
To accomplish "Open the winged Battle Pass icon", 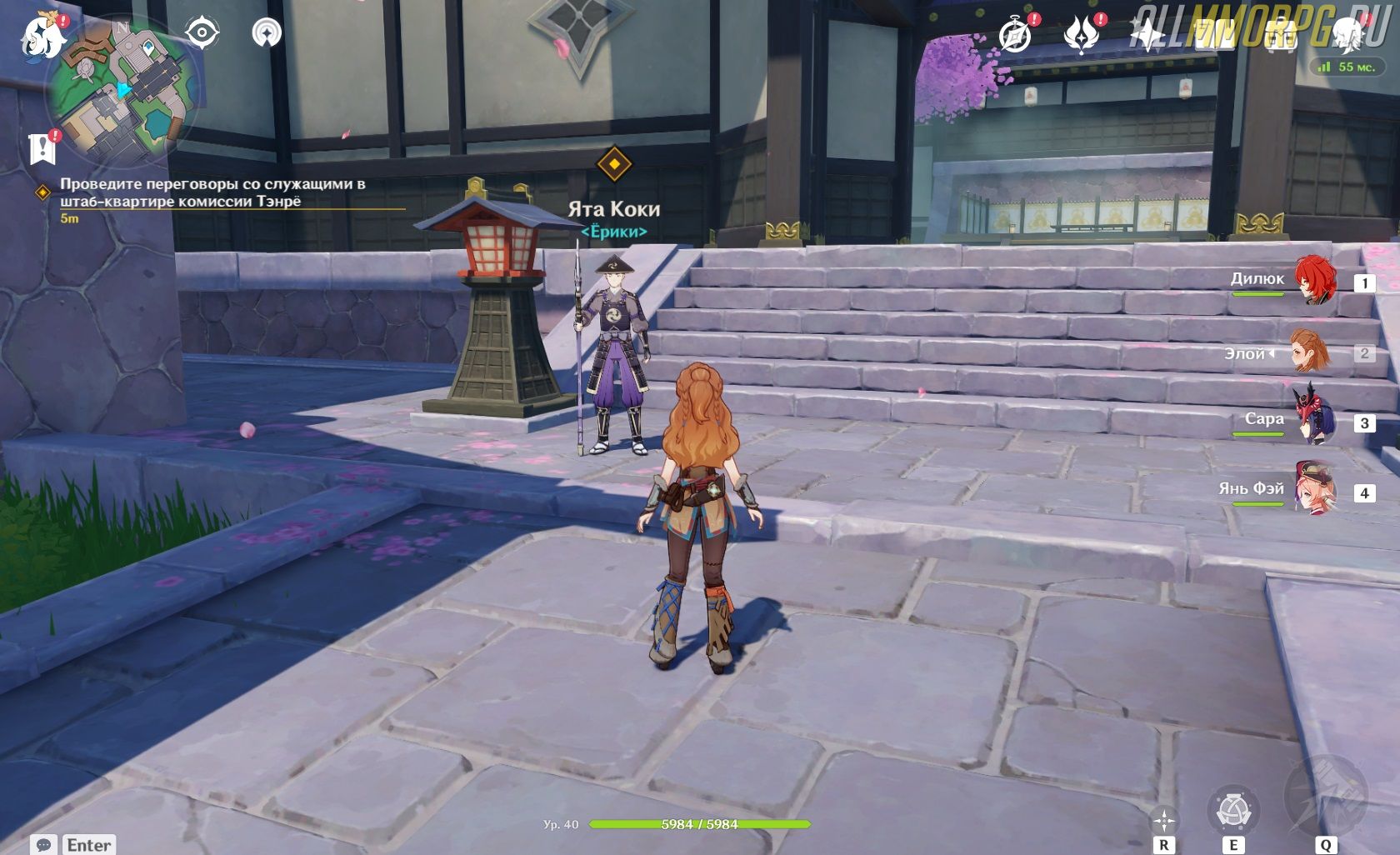I will 1082,35.
